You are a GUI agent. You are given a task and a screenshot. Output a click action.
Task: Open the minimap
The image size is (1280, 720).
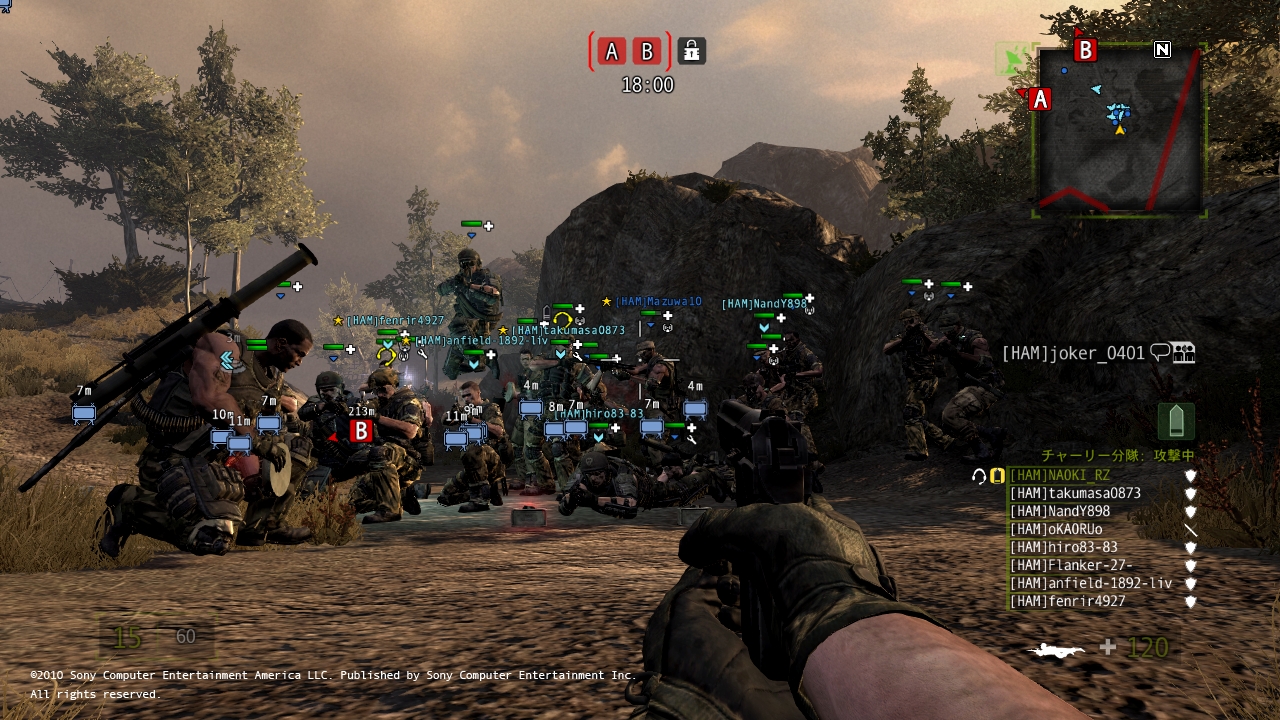click(1118, 130)
